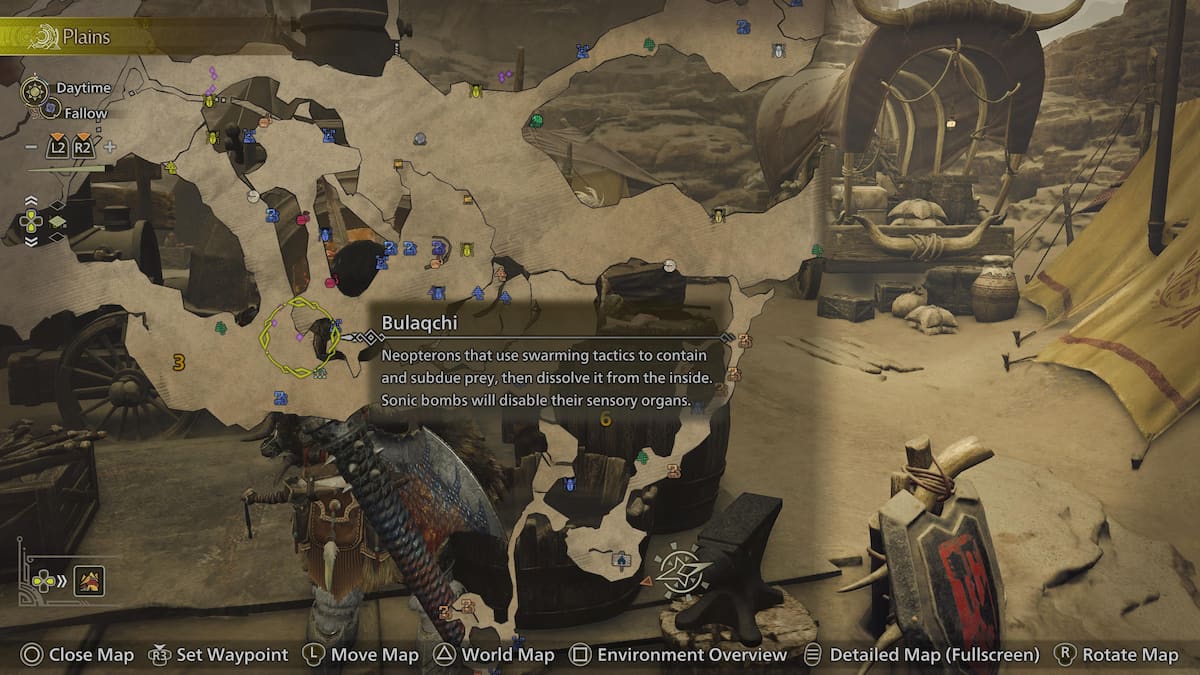This screenshot has height=675, width=1200.
Task: Switch map layer with the stacked-diamond selector
Action: click(x=56, y=221)
